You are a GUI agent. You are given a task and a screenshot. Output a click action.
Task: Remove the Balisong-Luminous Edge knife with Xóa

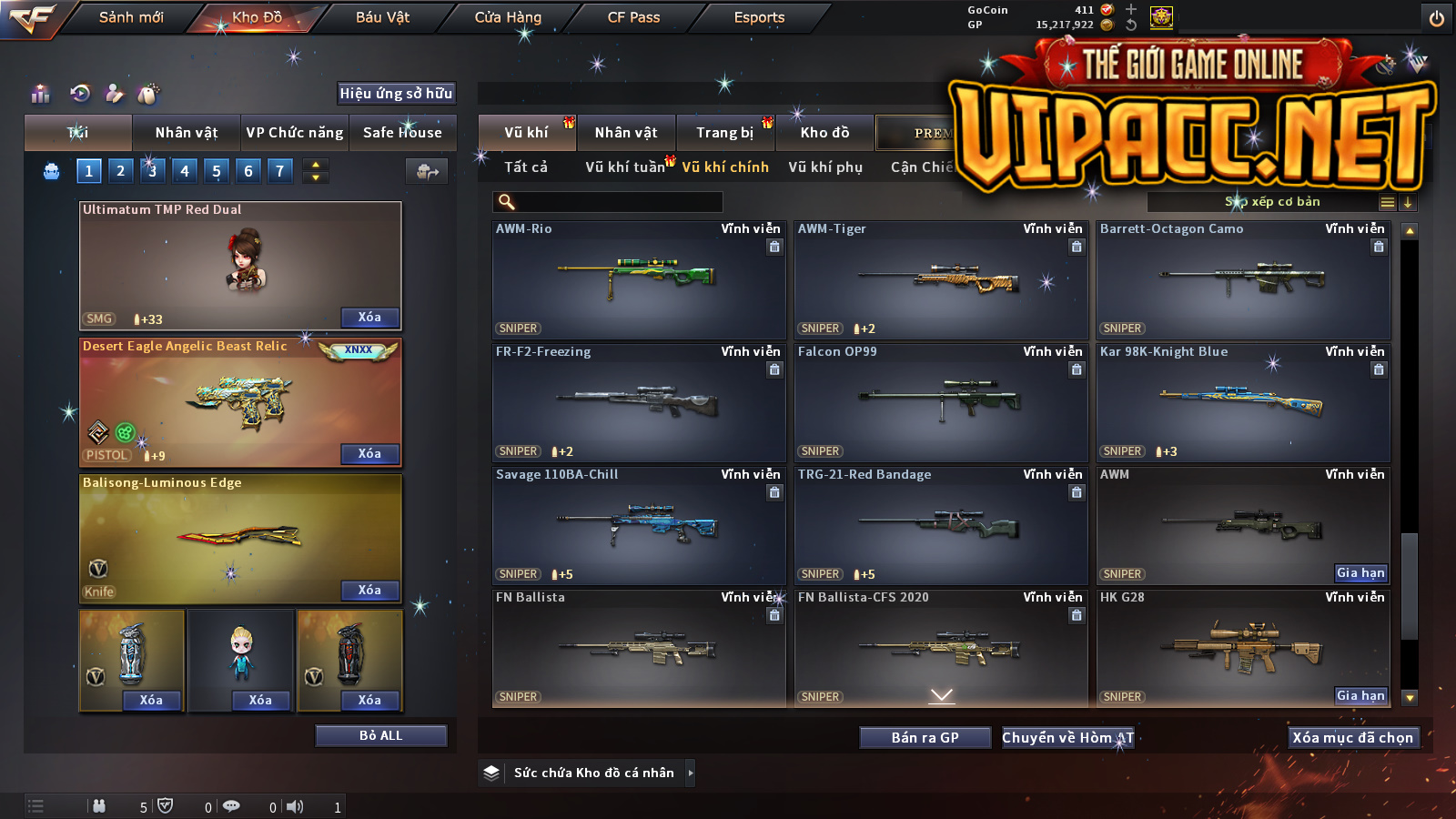point(369,590)
